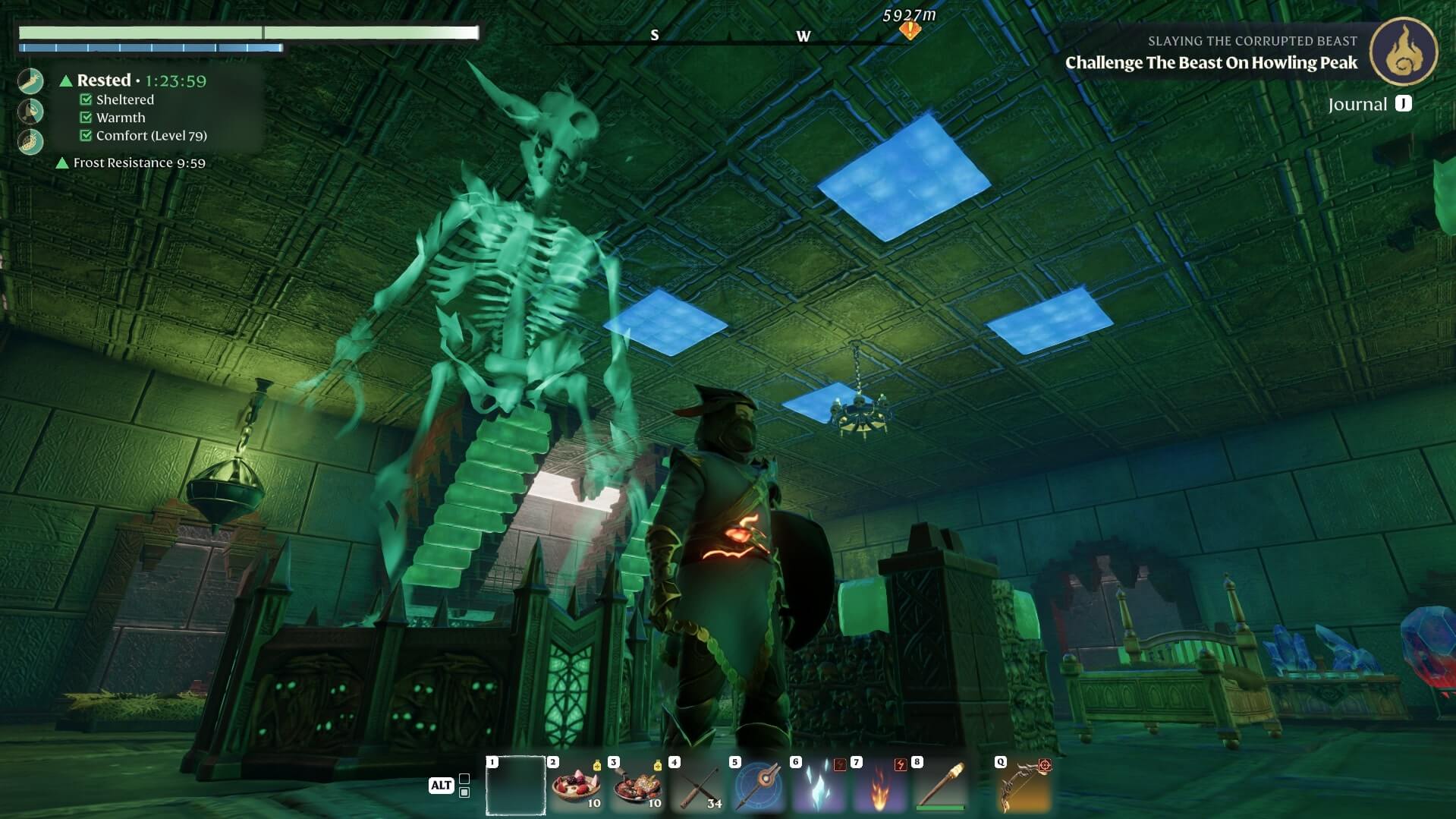Screen dimensions: 1456x819
Task: Select the empty first hotbar slot
Action: (x=515, y=785)
